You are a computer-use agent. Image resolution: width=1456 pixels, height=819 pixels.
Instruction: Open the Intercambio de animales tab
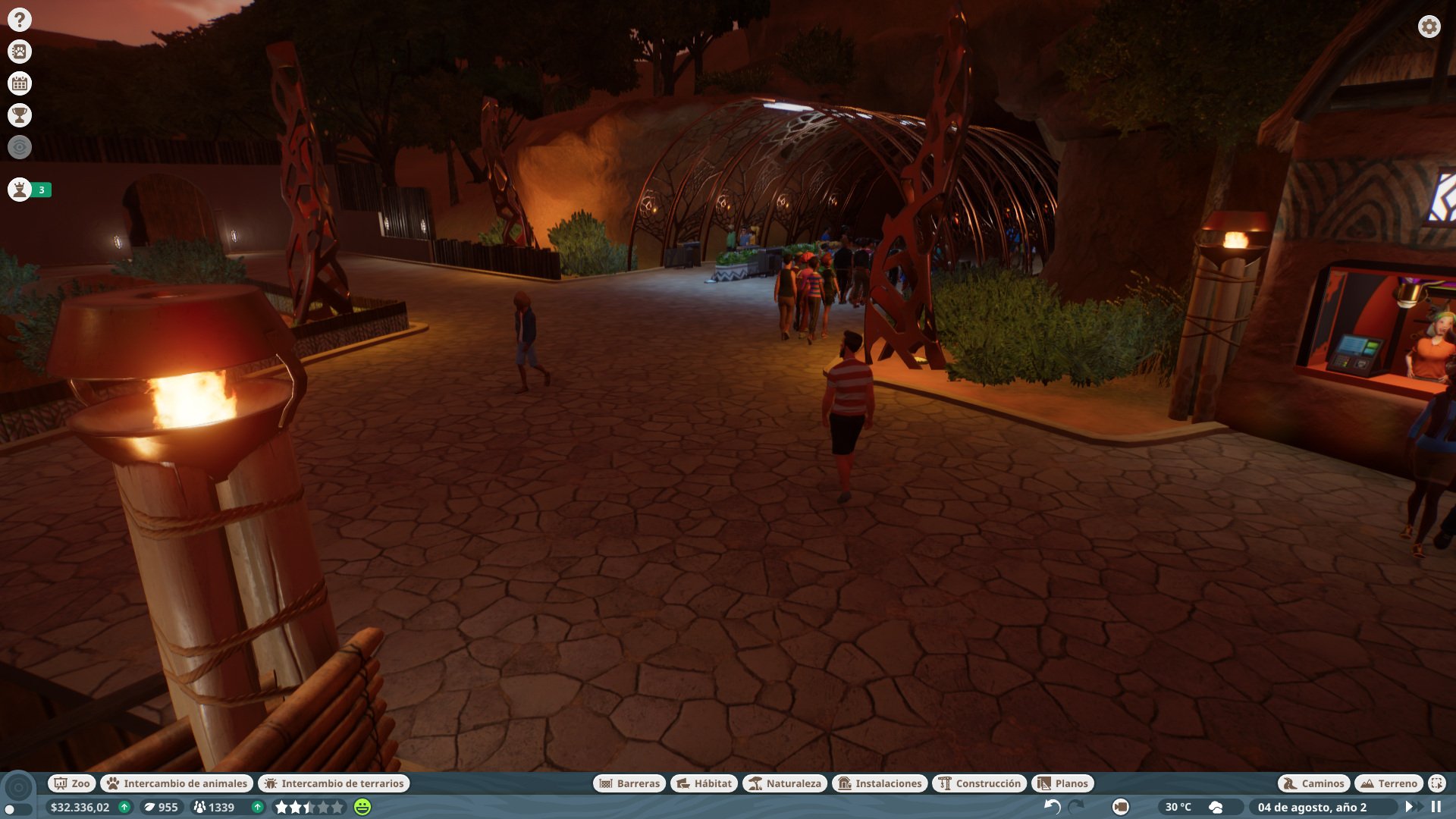coord(177,783)
